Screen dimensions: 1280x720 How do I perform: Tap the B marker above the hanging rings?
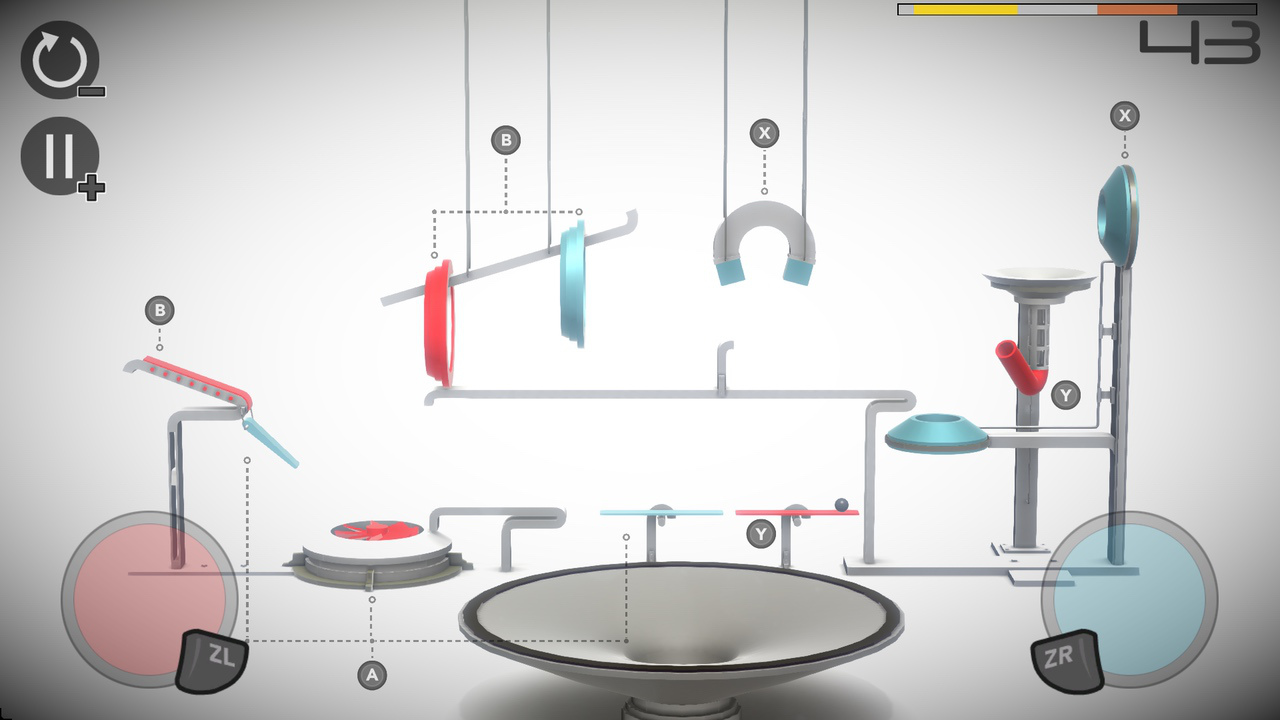pyautogui.click(x=506, y=140)
